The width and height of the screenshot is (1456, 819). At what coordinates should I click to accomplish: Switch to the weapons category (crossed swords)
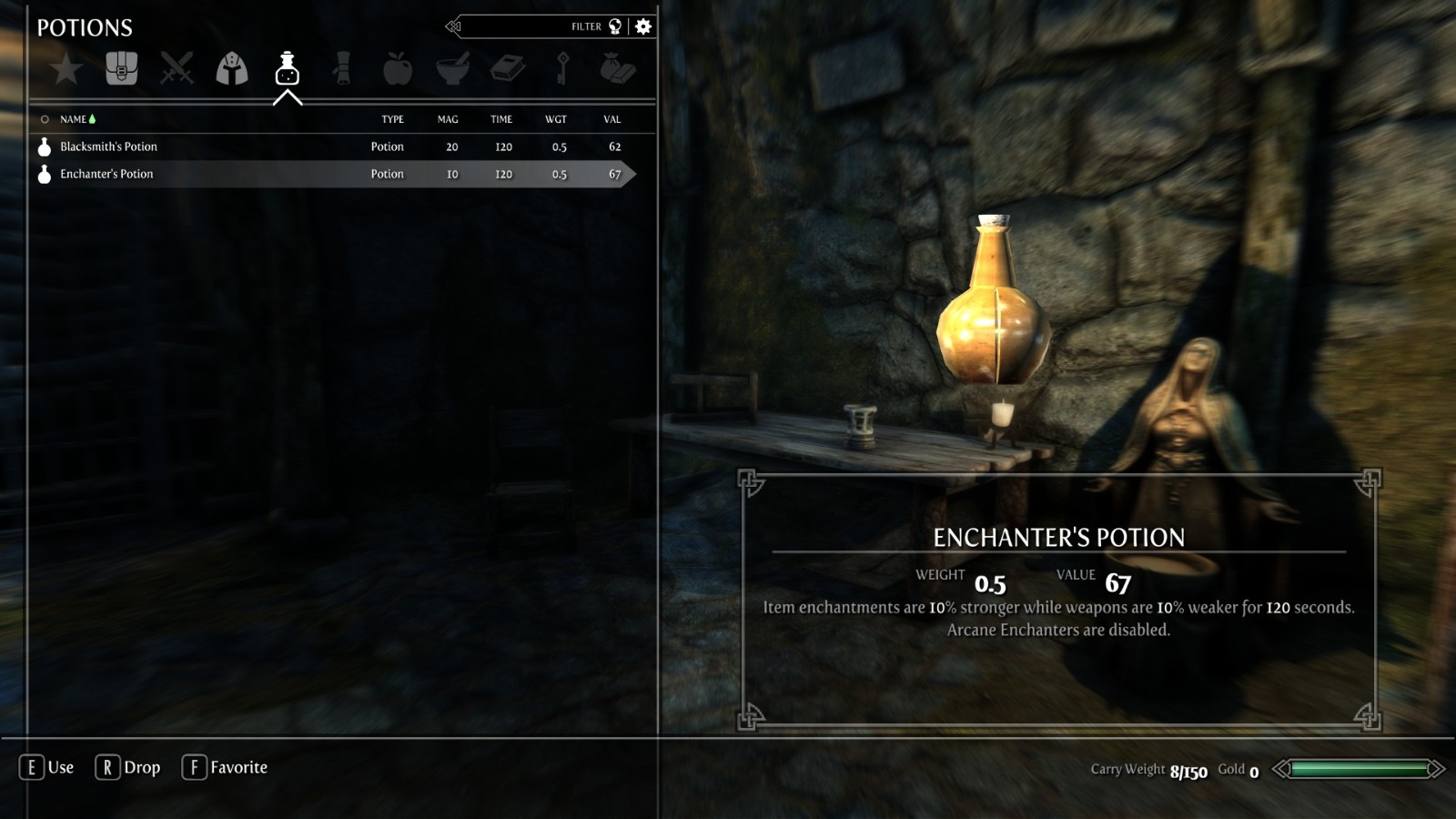[177, 68]
